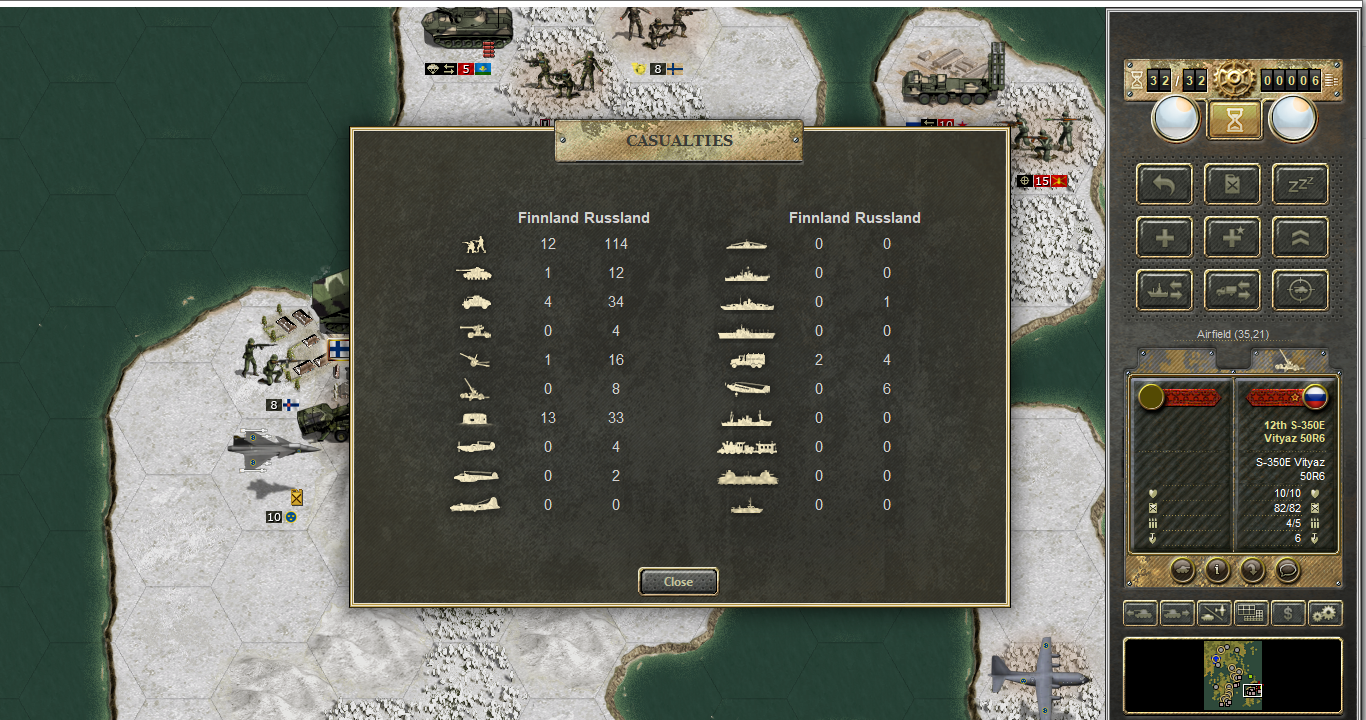The image size is (1366, 720).
Task: Close the Casualties dialog
Action: tap(678, 582)
